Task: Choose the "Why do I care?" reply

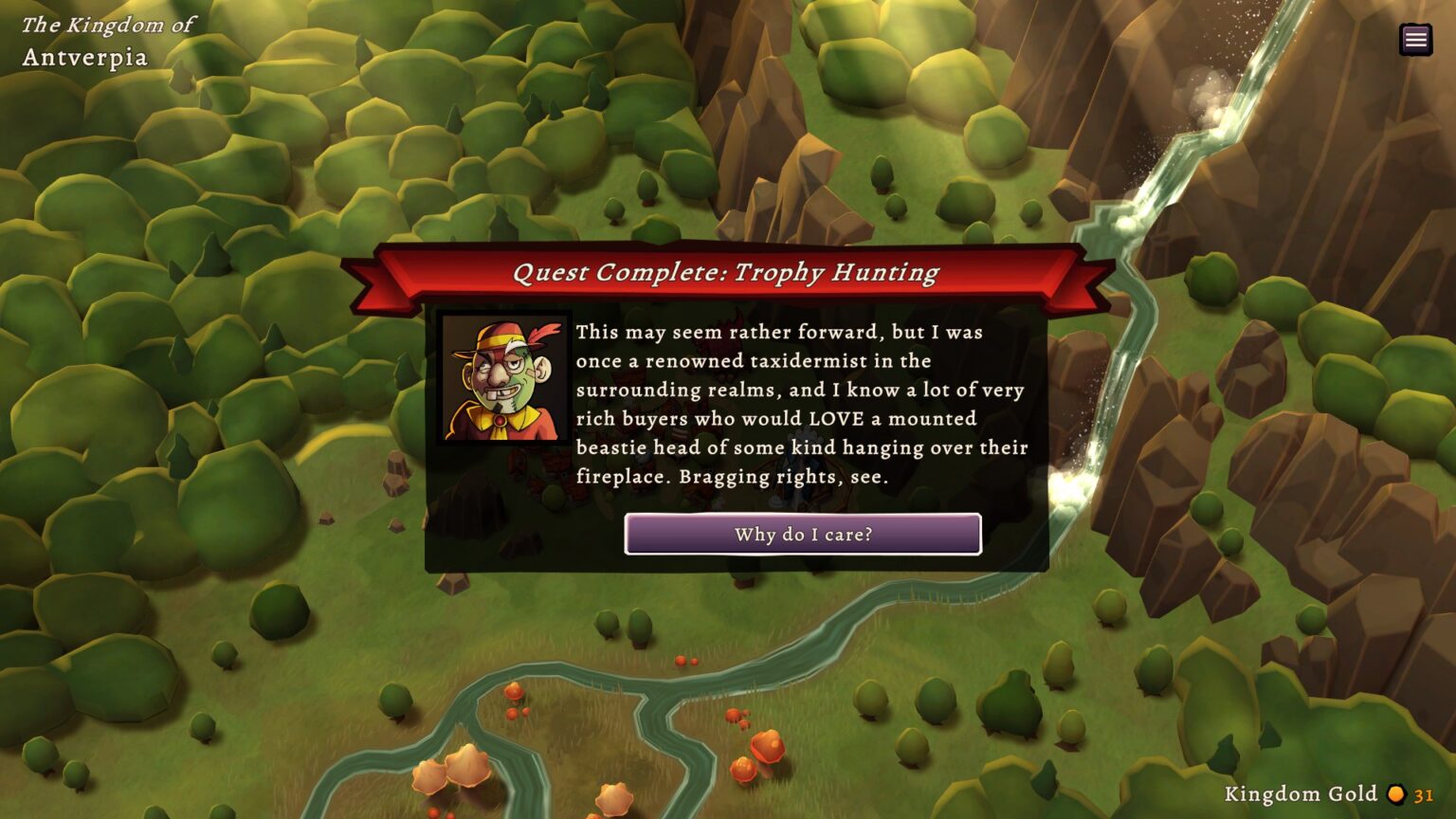Action: tap(802, 535)
